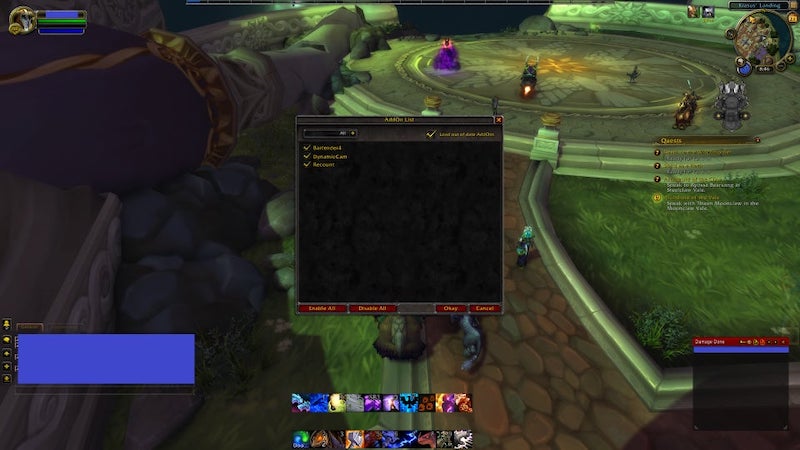Close the AddOn List window
Viewport: 800px width, 450px height.
pos(499,120)
